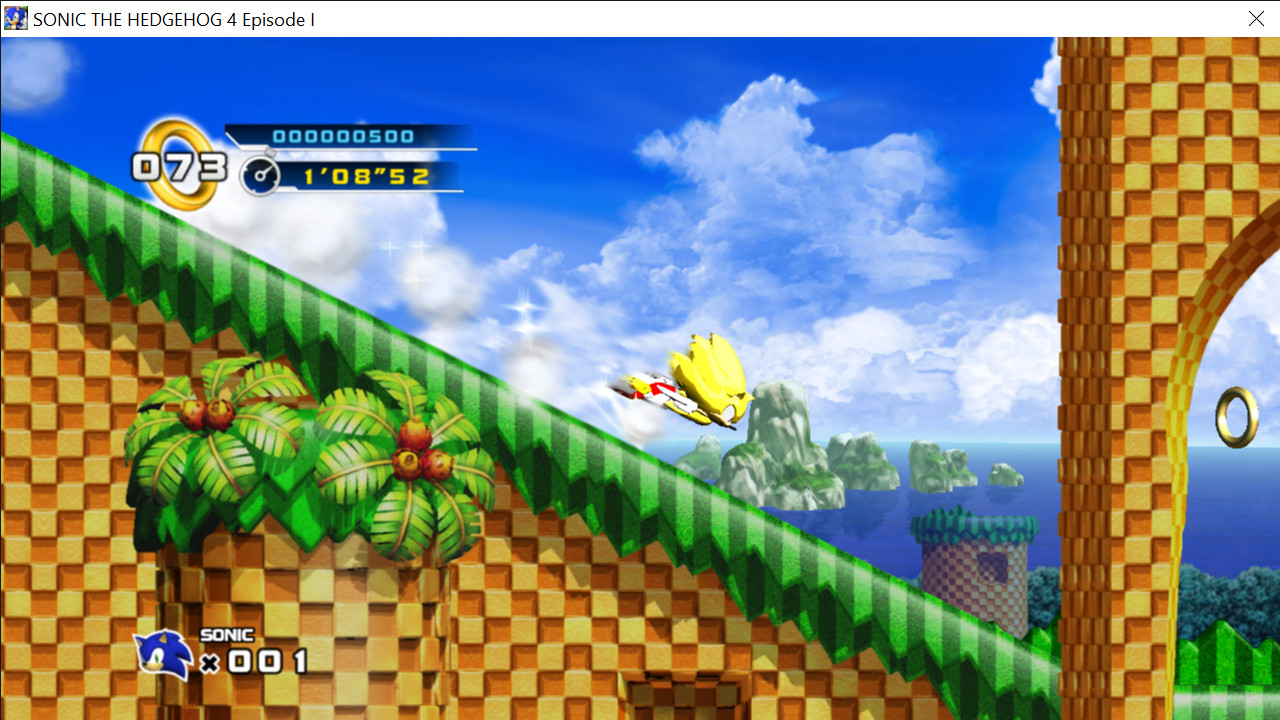Select the stopwatch icon beside the timer

coord(259,175)
